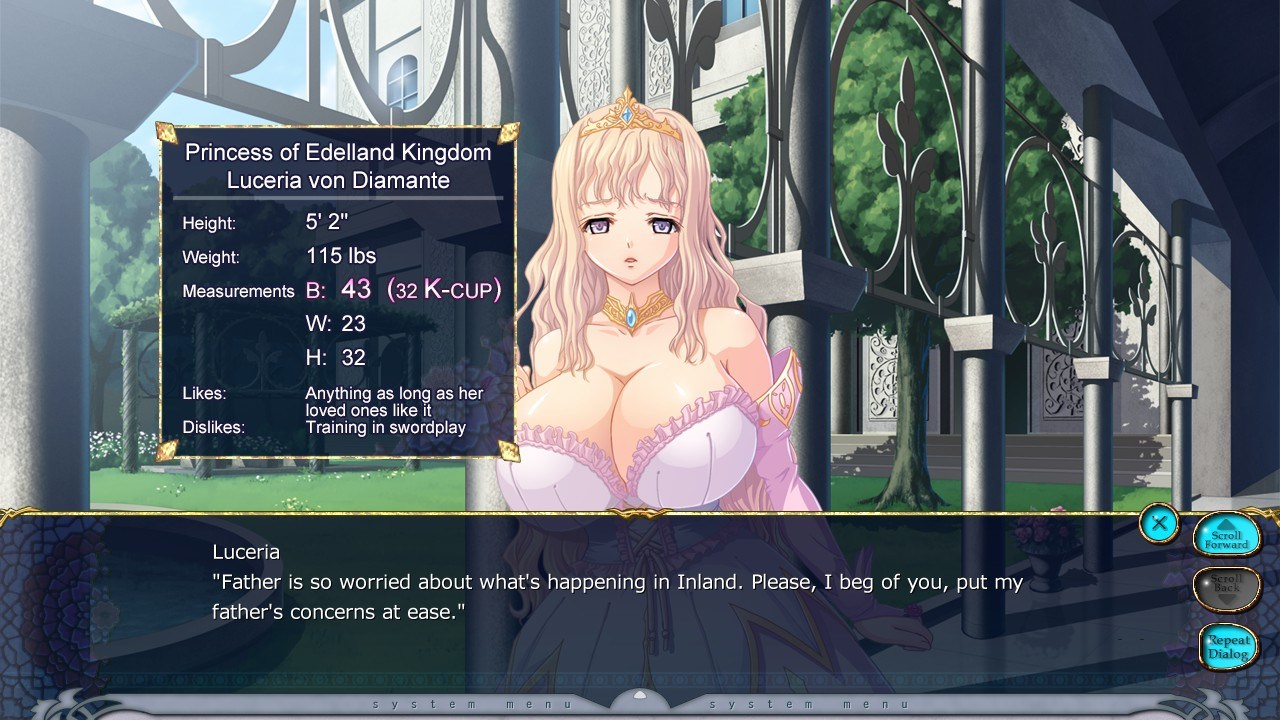The height and width of the screenshot is (720, 1280).
Task: Close the dialogue box with the X button
Action: tap(1159, 522)
